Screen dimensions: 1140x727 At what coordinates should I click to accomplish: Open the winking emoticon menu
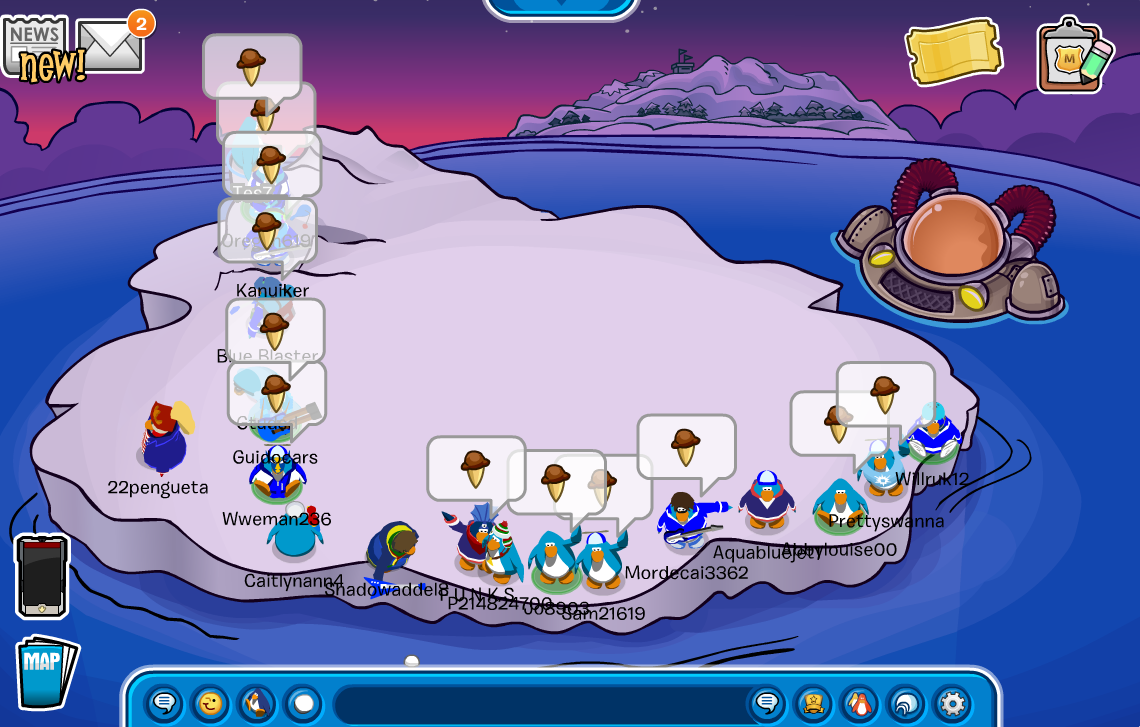[x=211, y=704]
